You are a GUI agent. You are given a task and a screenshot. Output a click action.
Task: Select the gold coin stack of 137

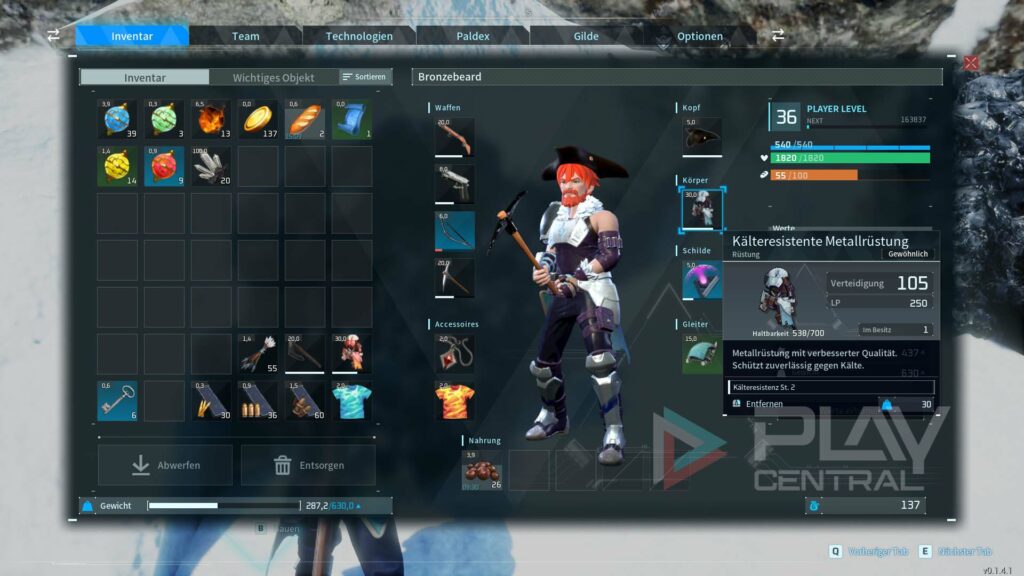coord(258,120)
